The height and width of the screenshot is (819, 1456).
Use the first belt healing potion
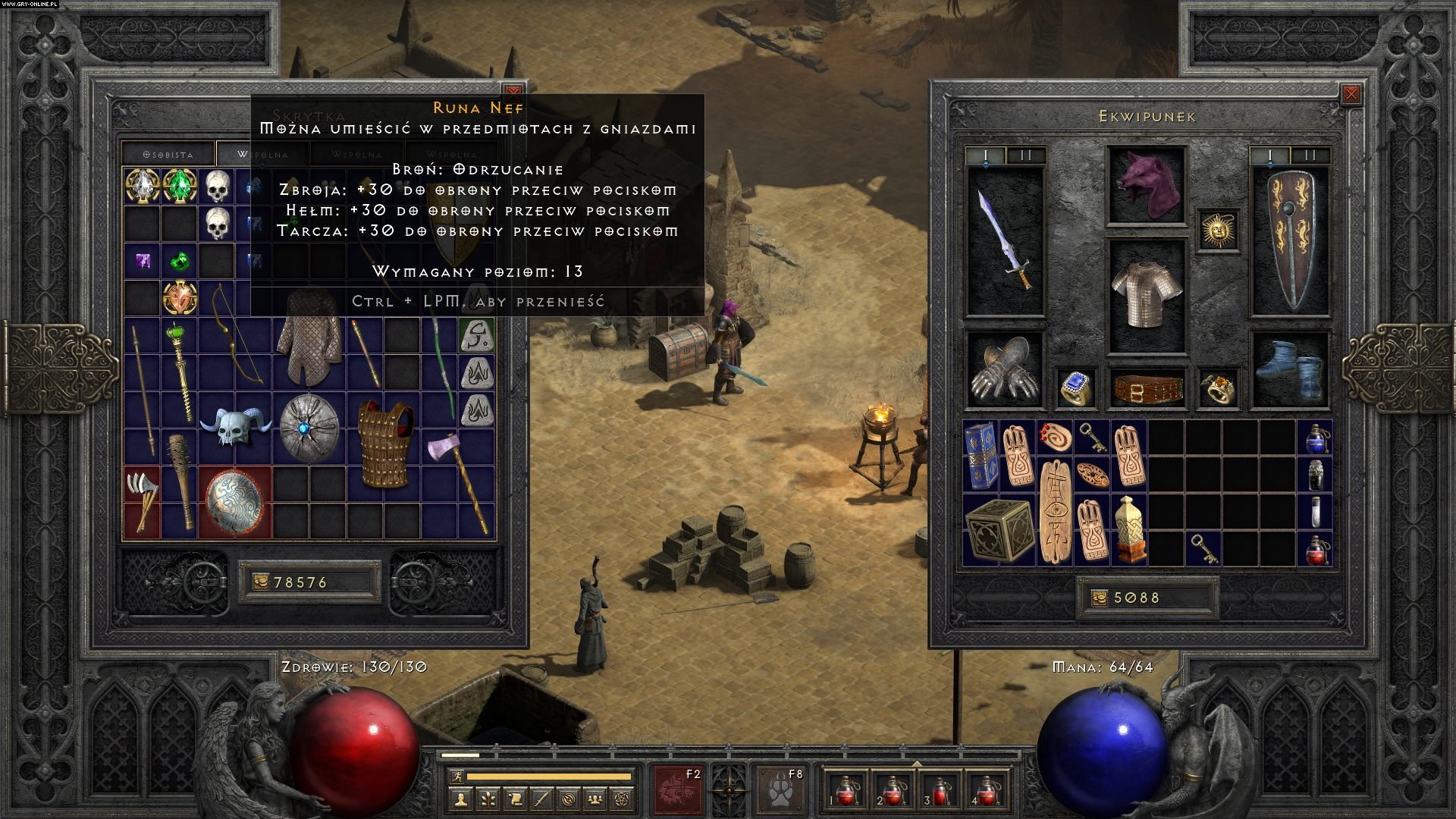(x=843, y=791)
